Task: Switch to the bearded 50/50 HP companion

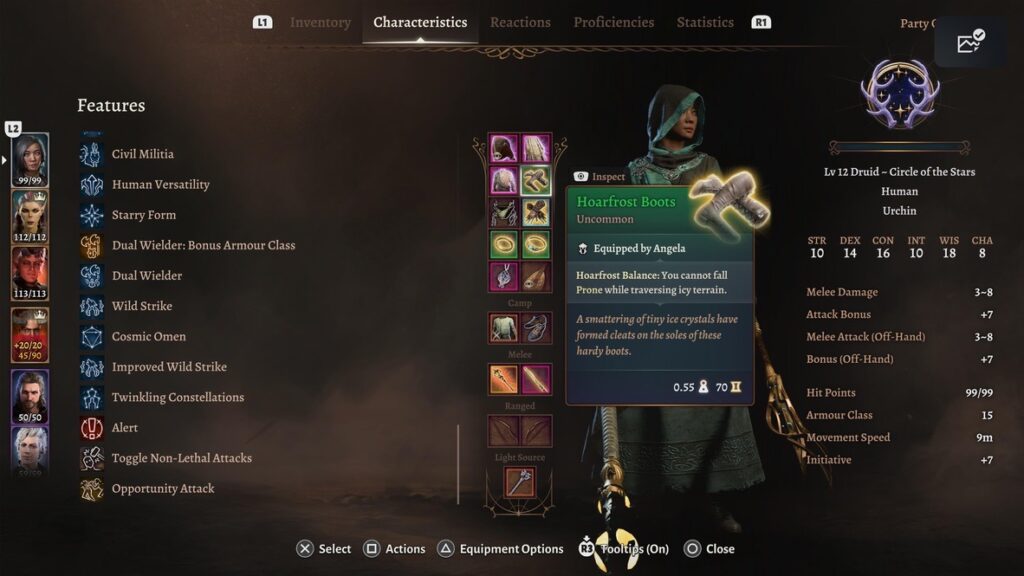Action: pos(30,395)
